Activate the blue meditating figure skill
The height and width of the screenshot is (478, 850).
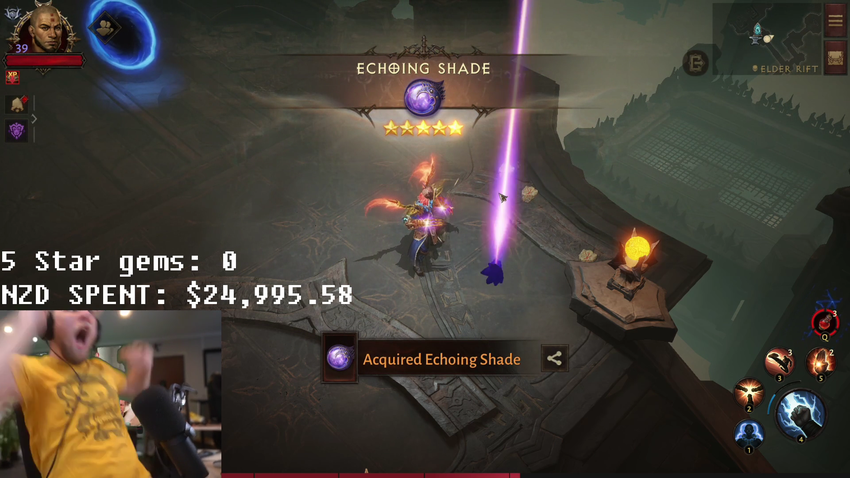click(748, 434)
